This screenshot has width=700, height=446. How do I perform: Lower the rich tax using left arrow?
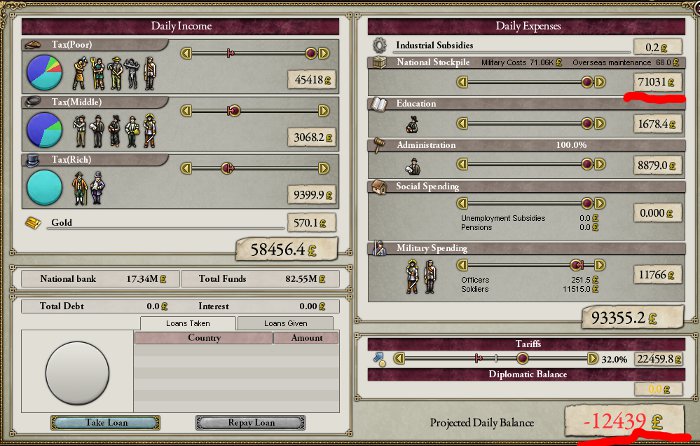[183, 169]
